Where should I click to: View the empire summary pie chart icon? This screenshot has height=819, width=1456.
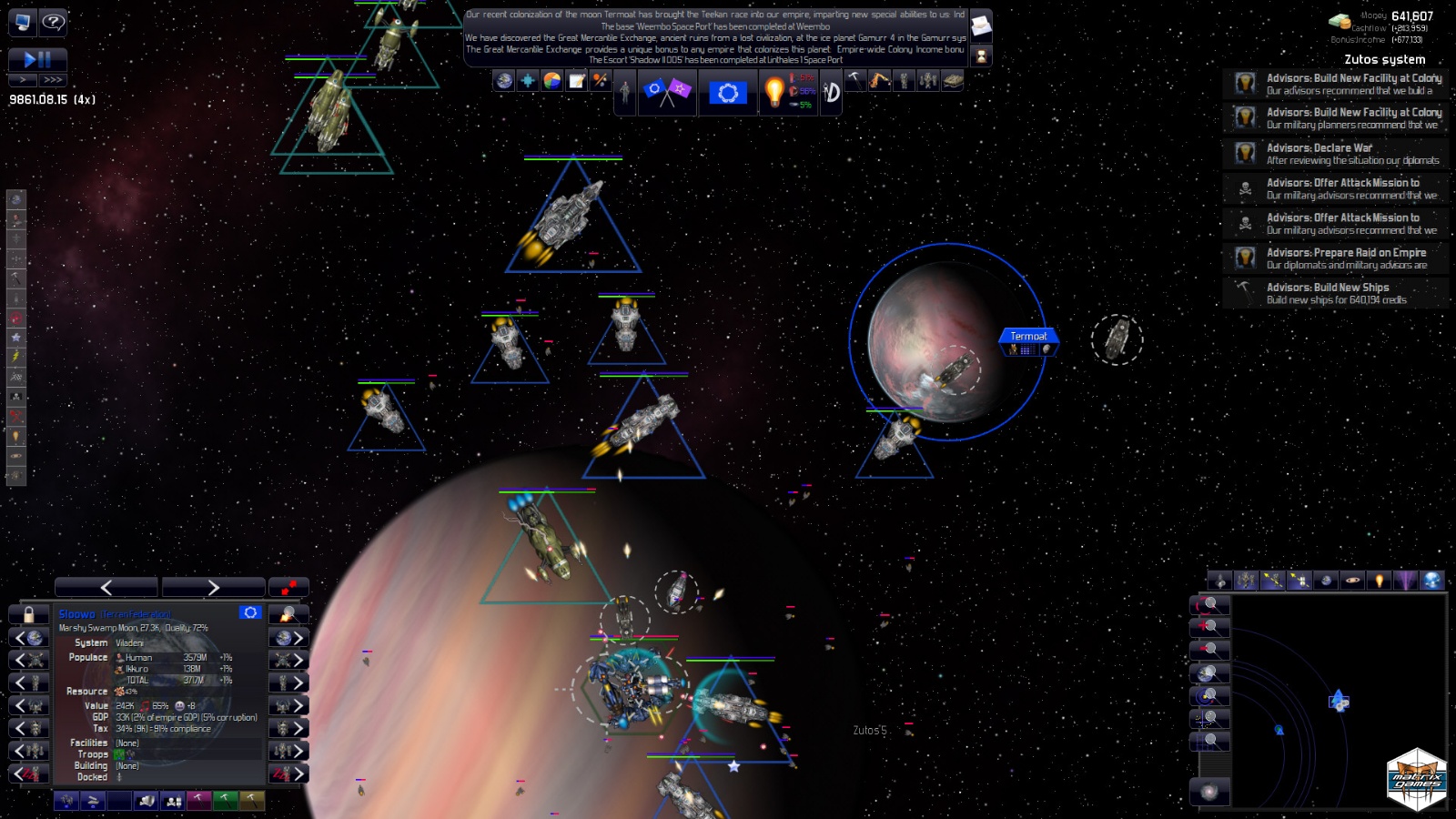[552, 82]
